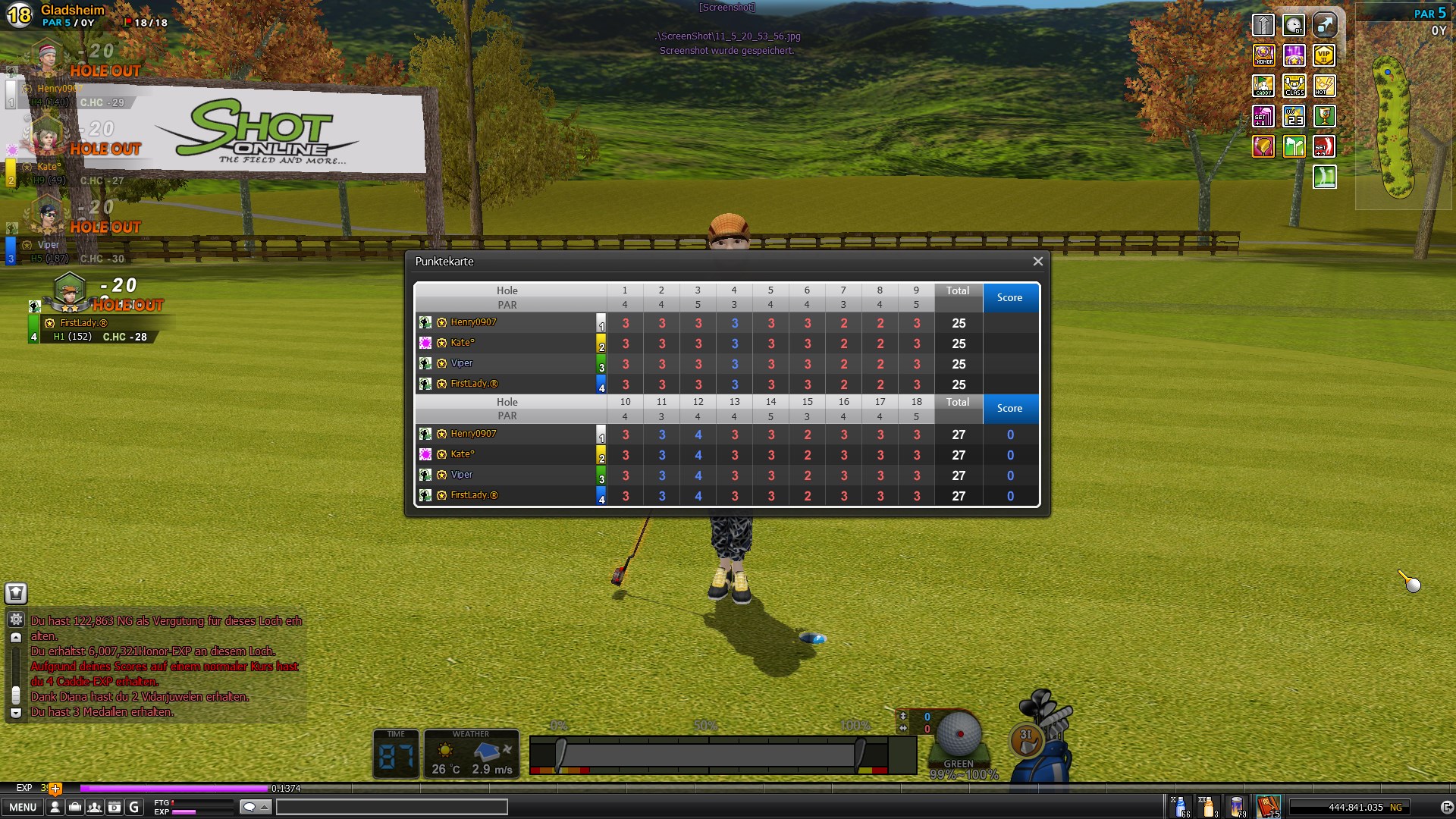Focus the chat text input box

391,807
